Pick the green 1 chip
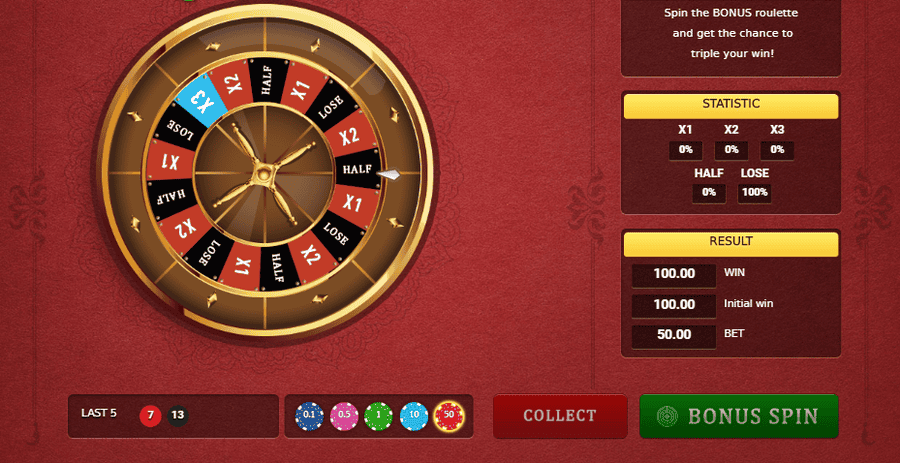This screenshot has width=900, height=463. point(379,415)
